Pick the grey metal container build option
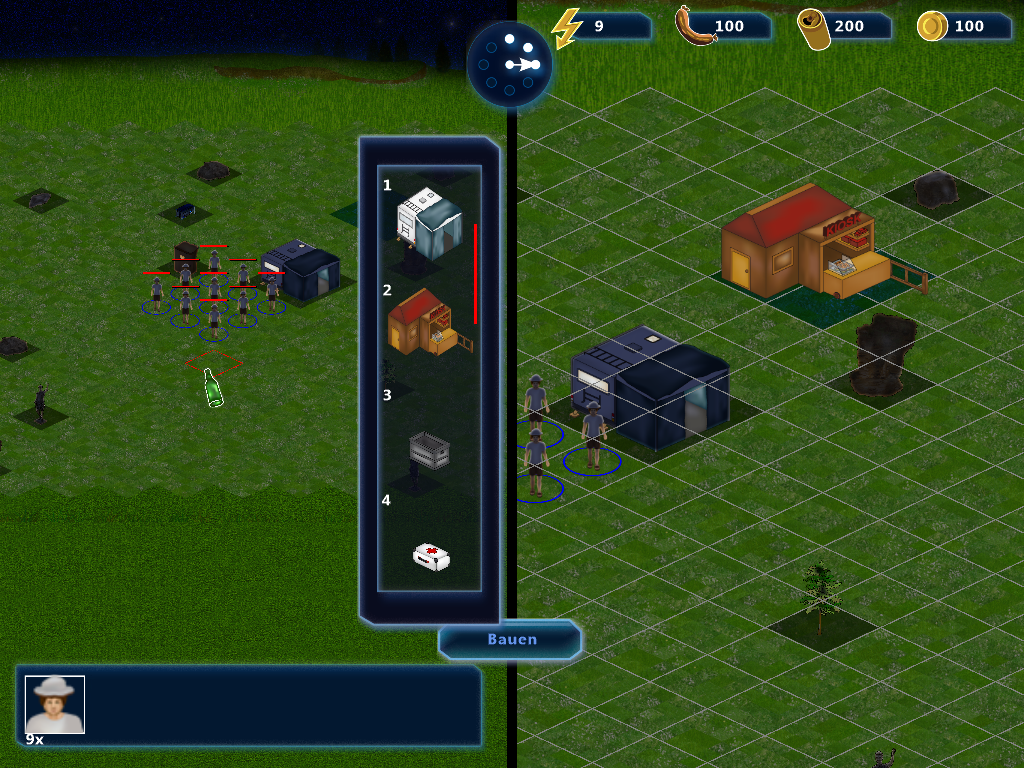 [429, 450]
